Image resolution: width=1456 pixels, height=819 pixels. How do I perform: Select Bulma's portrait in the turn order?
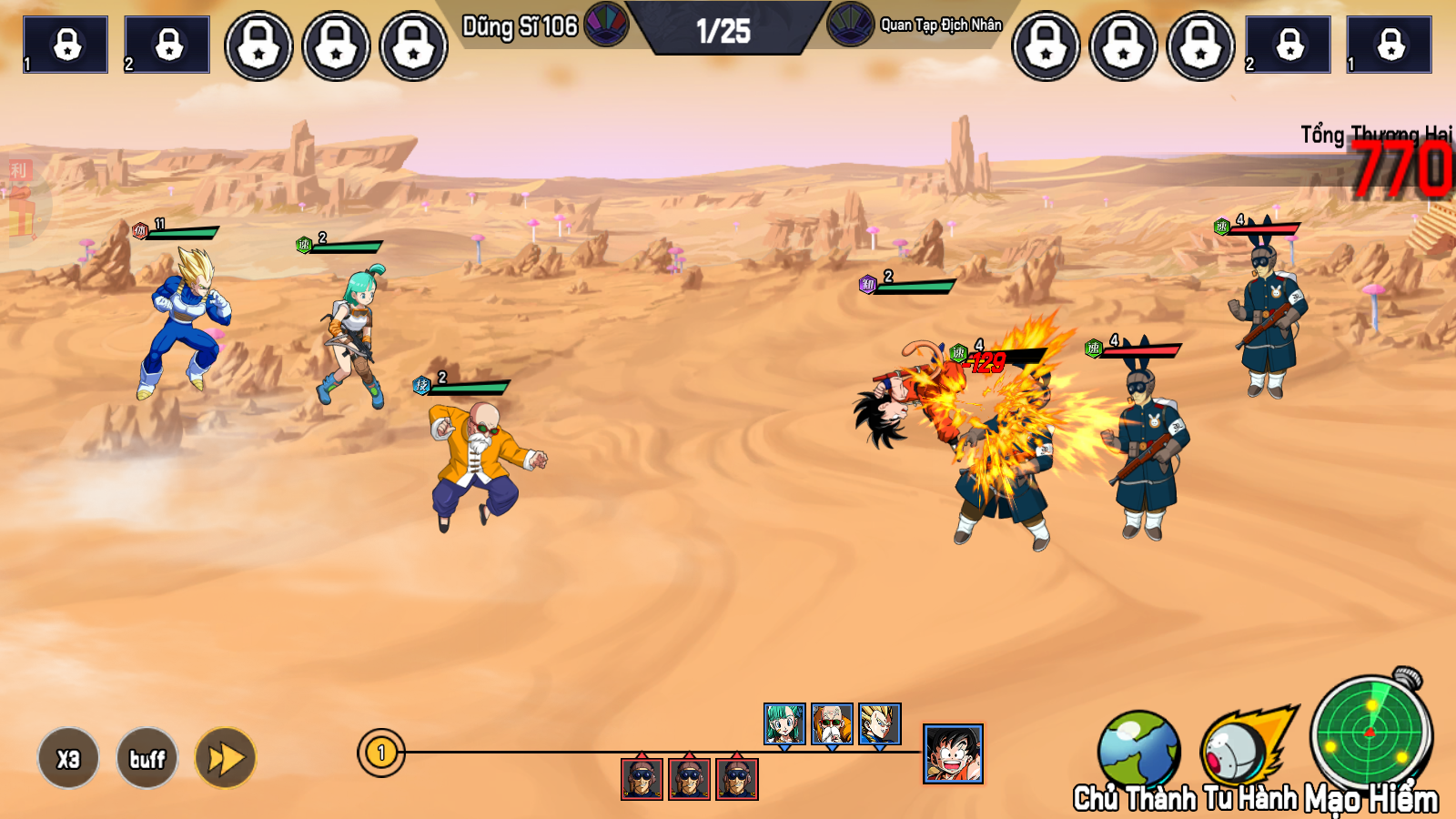coord(784,723)
